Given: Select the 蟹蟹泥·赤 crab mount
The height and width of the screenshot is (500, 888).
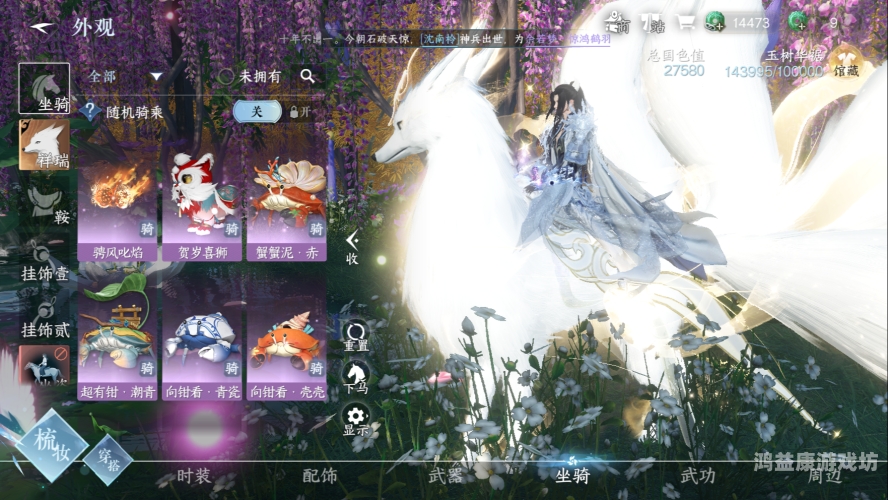Looking at the screenshot, I should 286,205.
